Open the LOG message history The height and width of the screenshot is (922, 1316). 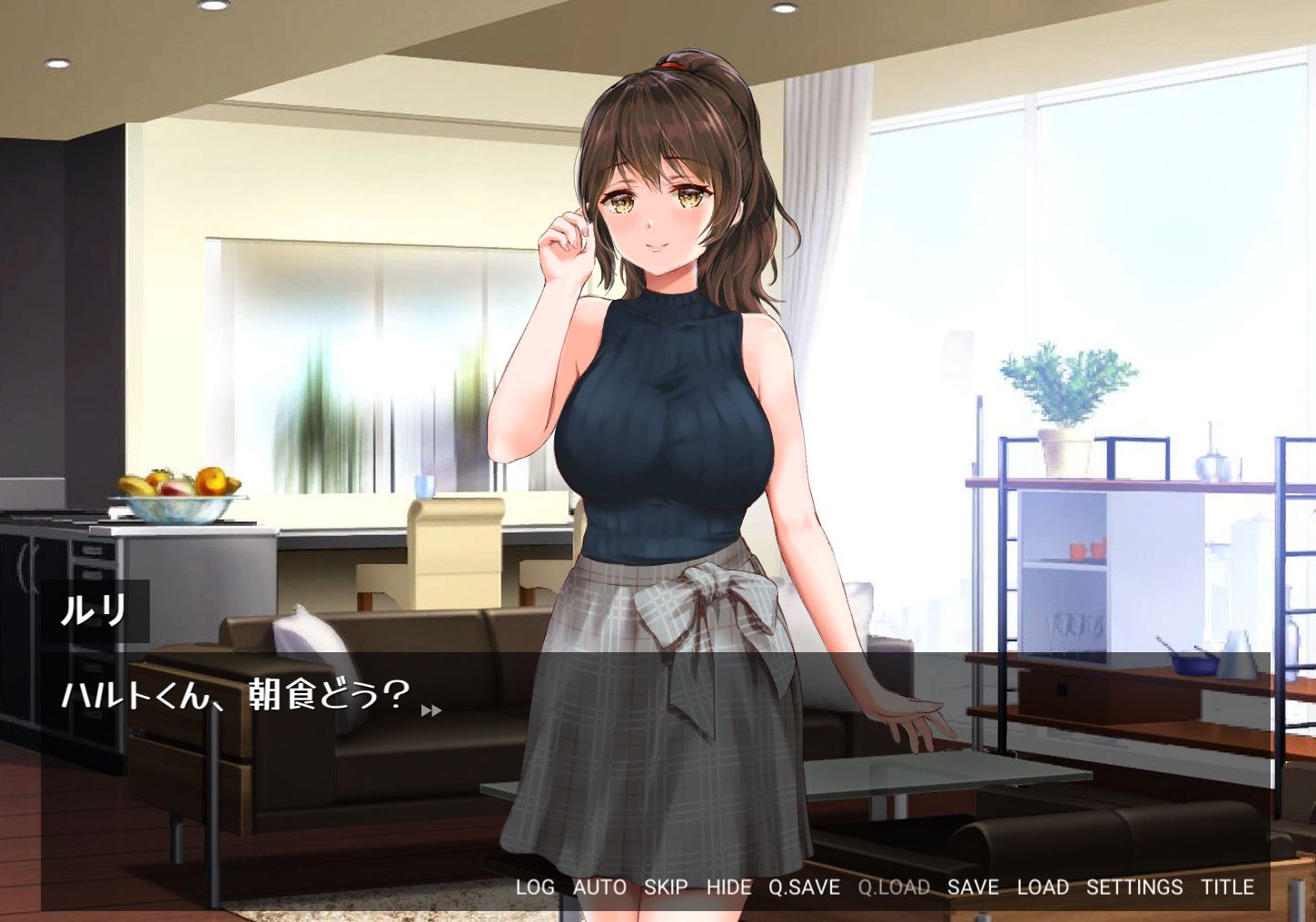(534, 887)
